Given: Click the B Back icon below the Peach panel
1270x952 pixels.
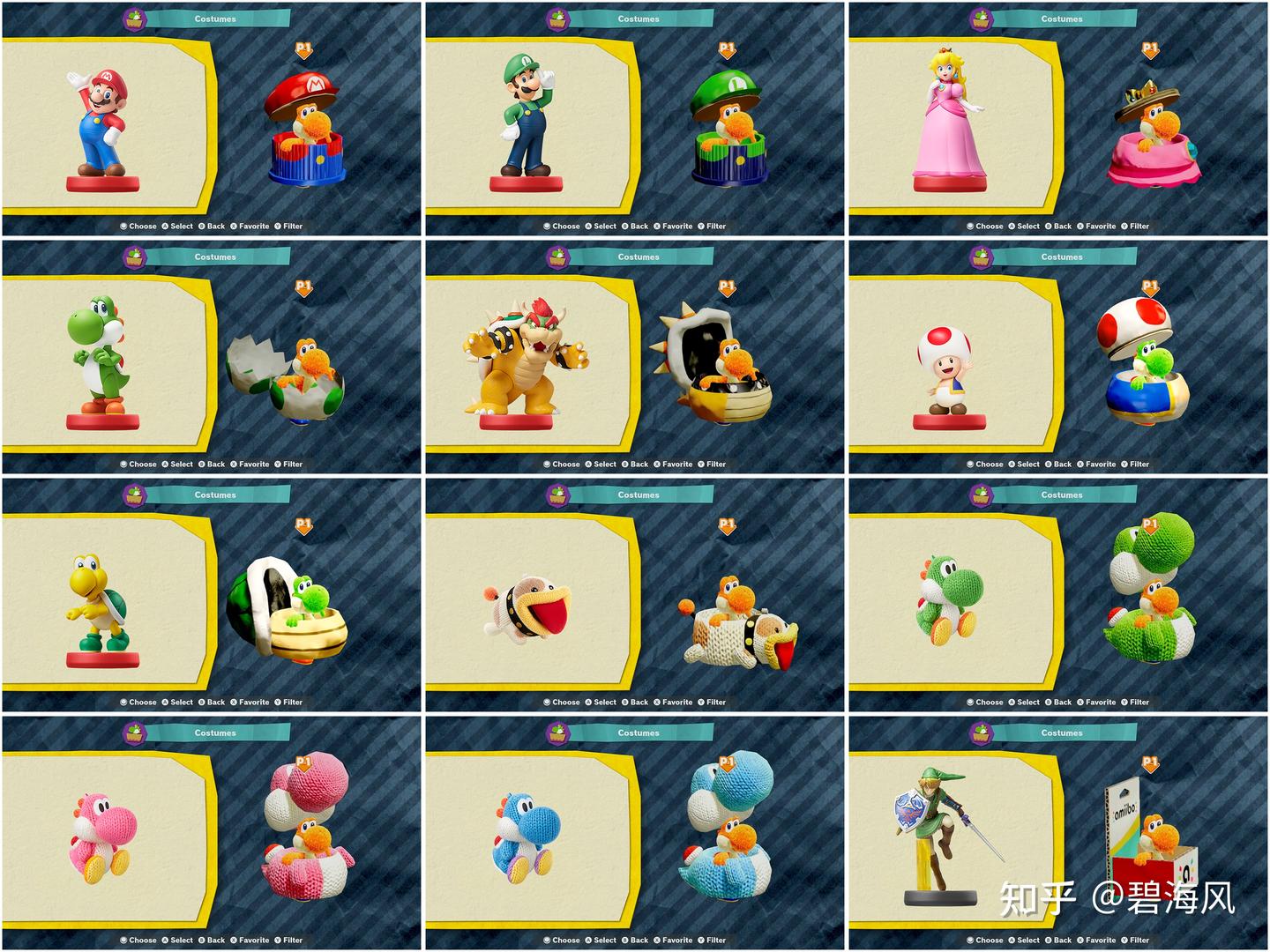Looking at the screenshot, I should tap(1050, 226).
